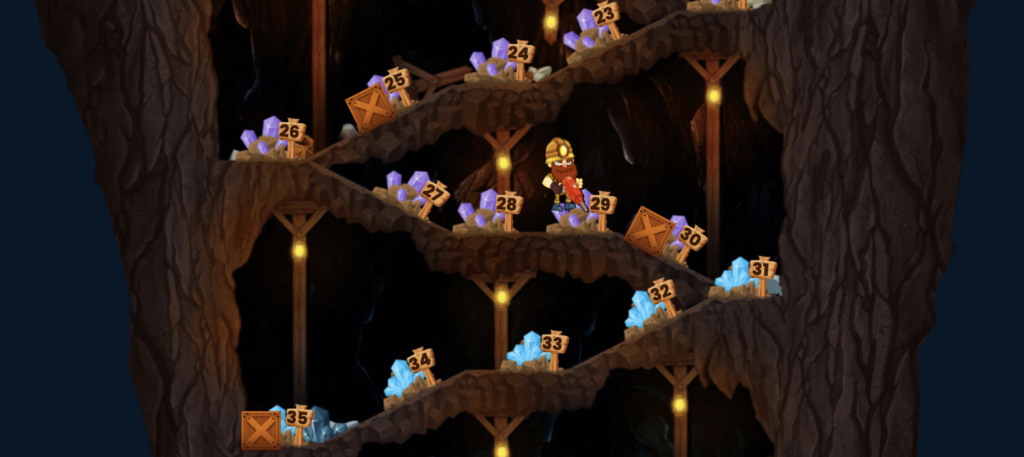Pick the level 27 sign
1024x457 pixels.
click(433, 191)
